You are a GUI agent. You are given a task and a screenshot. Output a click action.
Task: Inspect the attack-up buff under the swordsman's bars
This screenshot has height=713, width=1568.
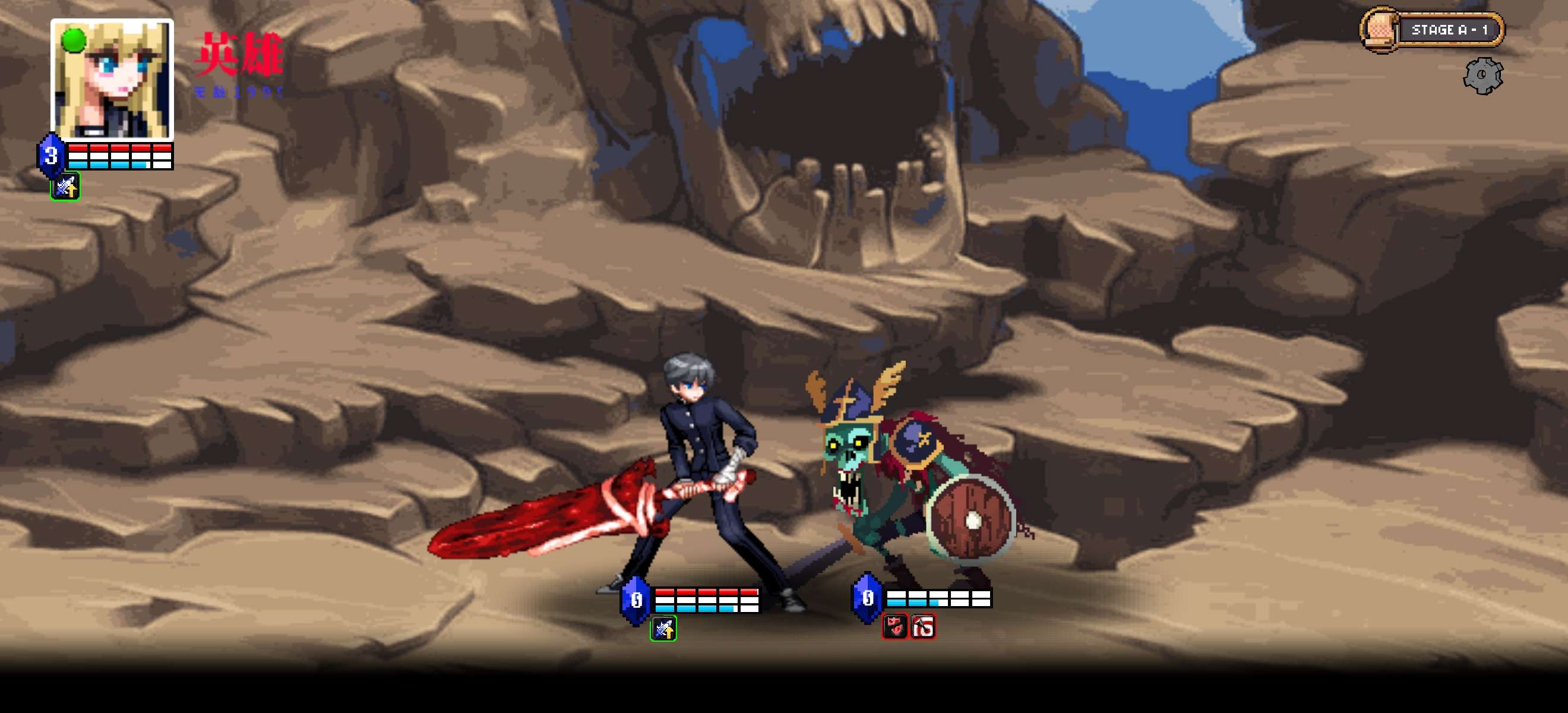point(663,629)
